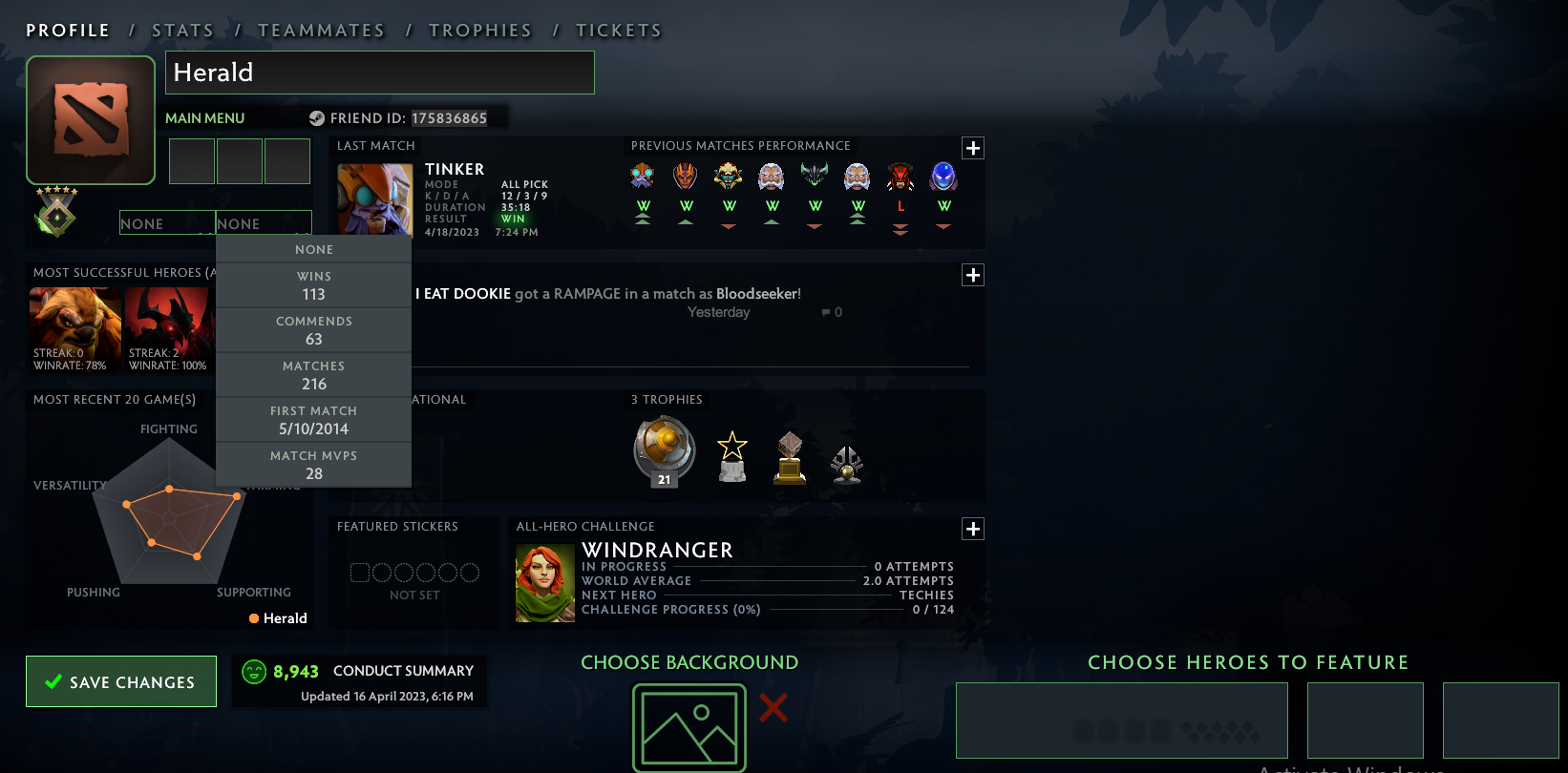Click the conduct summary smiley icon
The image size is (1568, 773).
[254, 671]
